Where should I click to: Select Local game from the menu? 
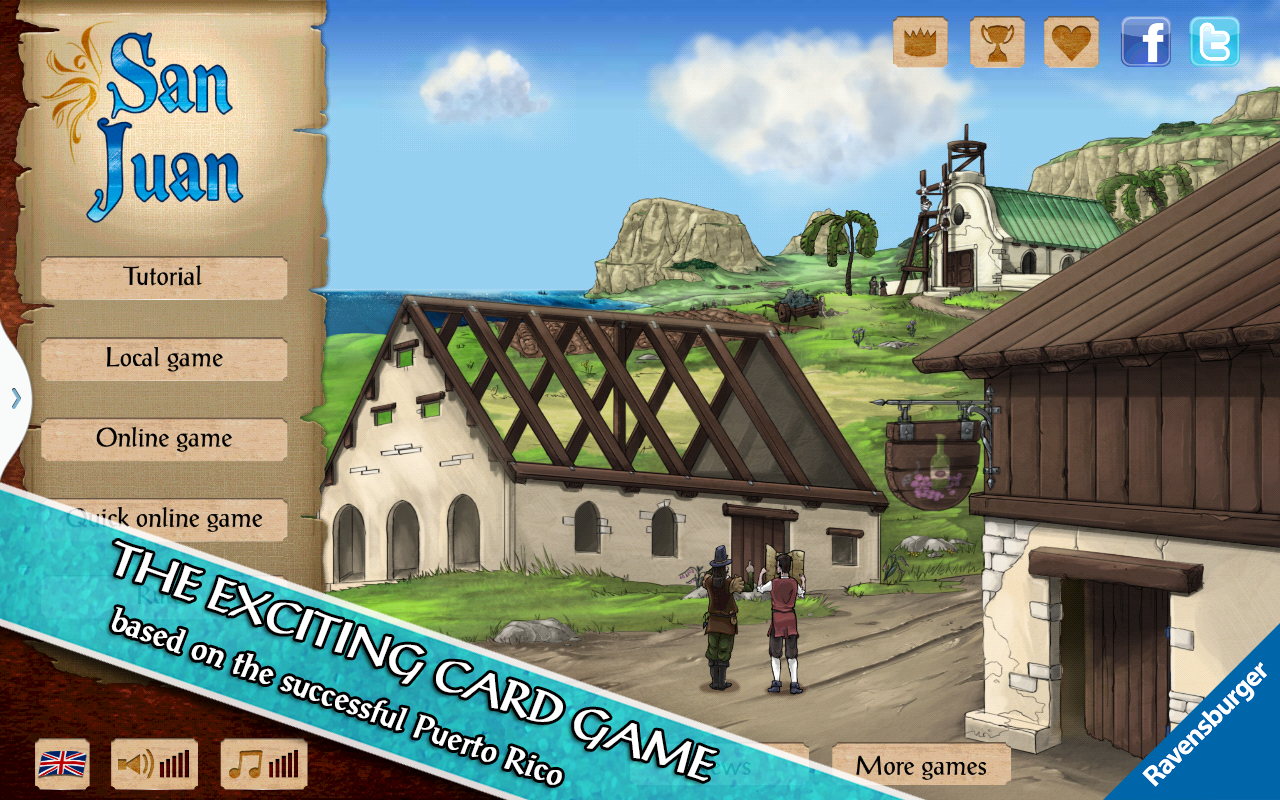click(164, 358)
